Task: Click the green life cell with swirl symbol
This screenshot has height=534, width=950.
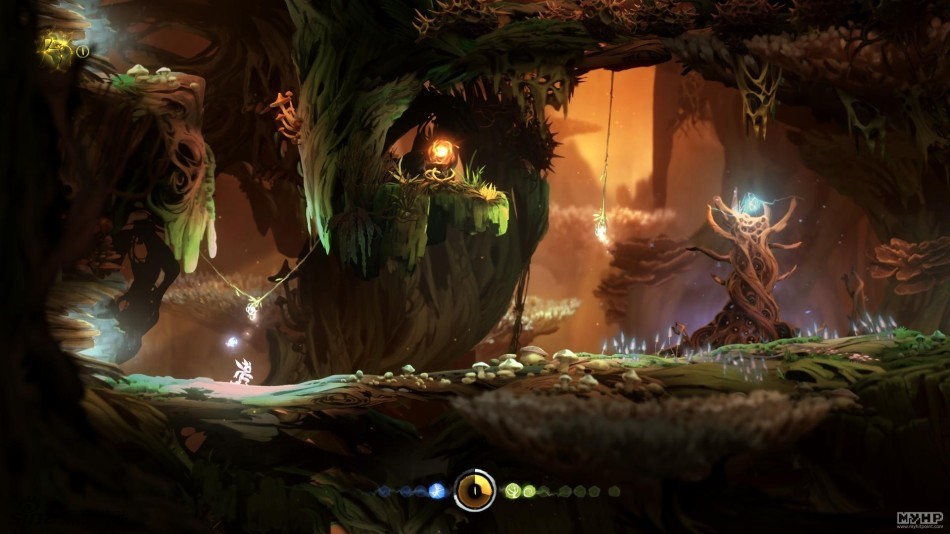Action: (x=529, y=491)
